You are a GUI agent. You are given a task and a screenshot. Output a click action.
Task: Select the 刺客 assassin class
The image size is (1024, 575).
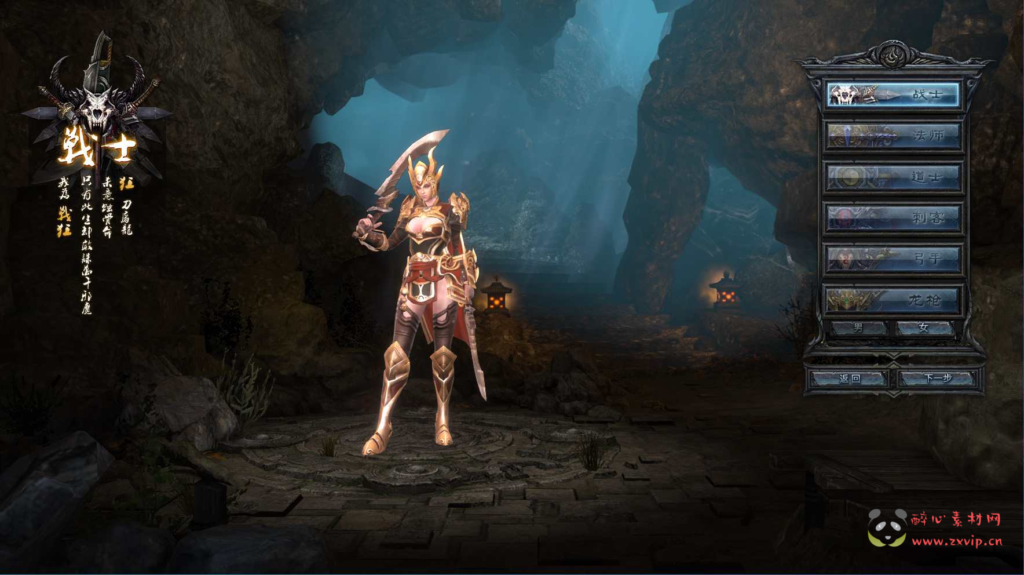[x=893, y=217]
